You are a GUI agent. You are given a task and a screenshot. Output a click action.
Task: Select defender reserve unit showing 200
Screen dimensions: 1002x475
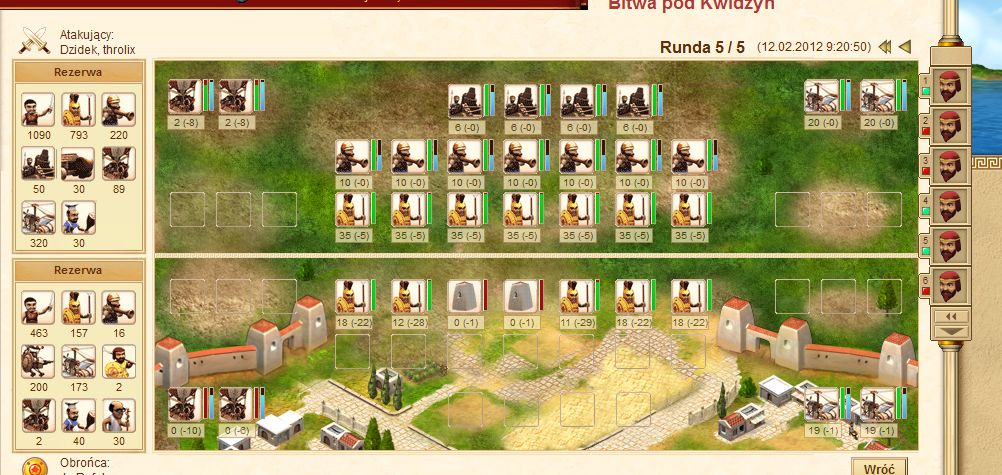click(38, 362)
